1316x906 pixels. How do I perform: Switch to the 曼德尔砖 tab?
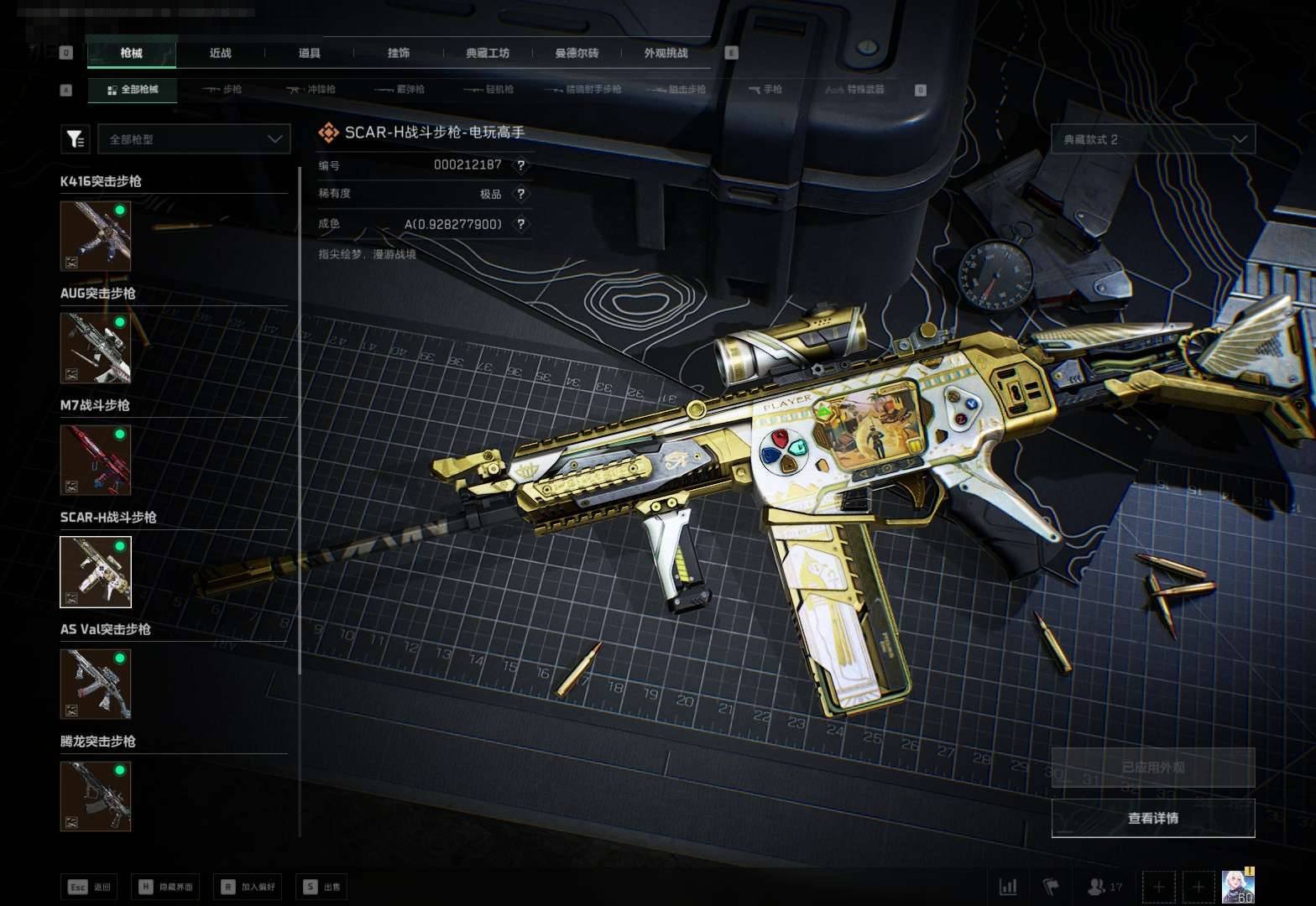(x=577, y=53)
